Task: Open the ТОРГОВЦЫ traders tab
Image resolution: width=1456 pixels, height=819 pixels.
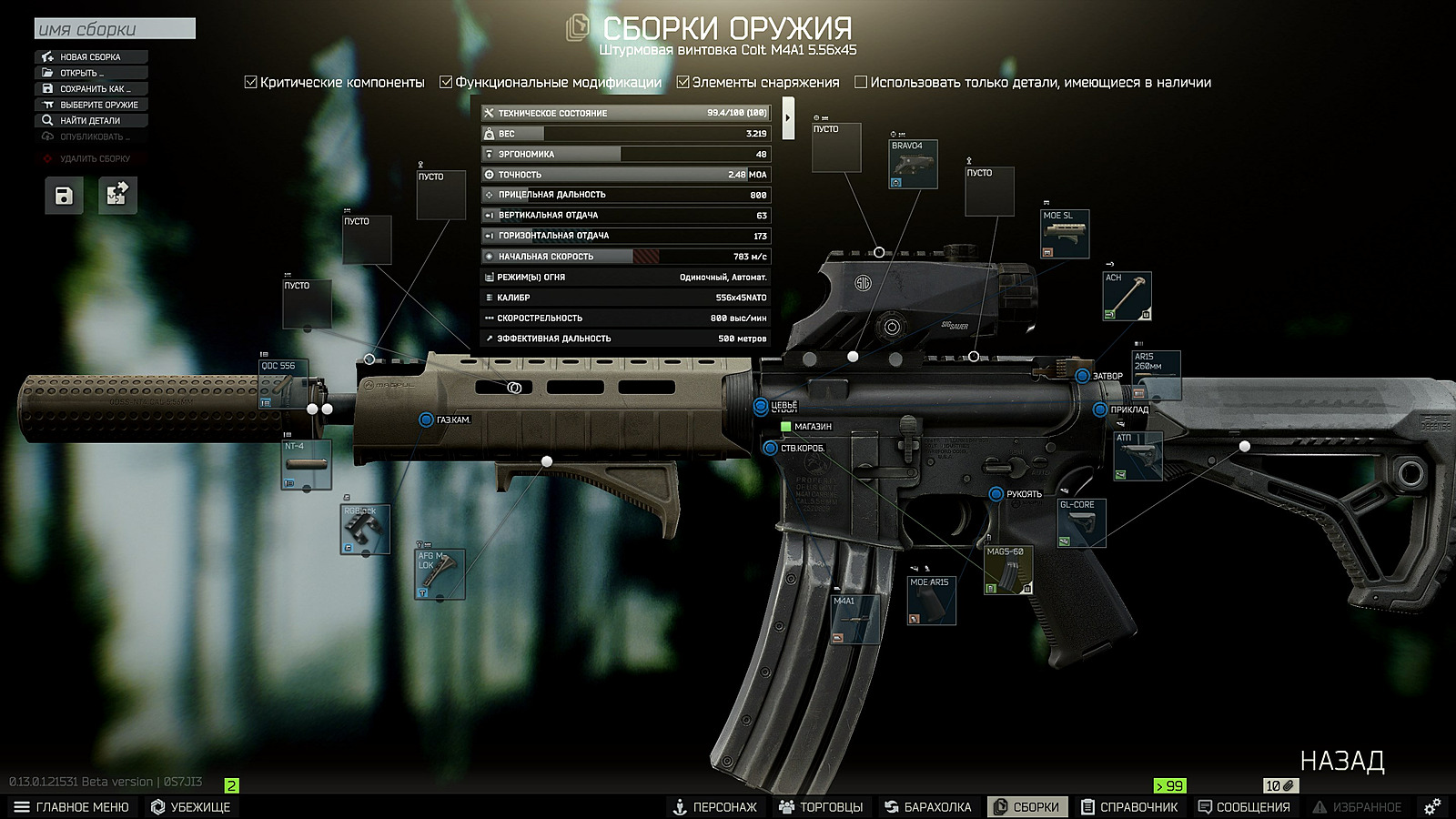Action: tap(821, 807)
